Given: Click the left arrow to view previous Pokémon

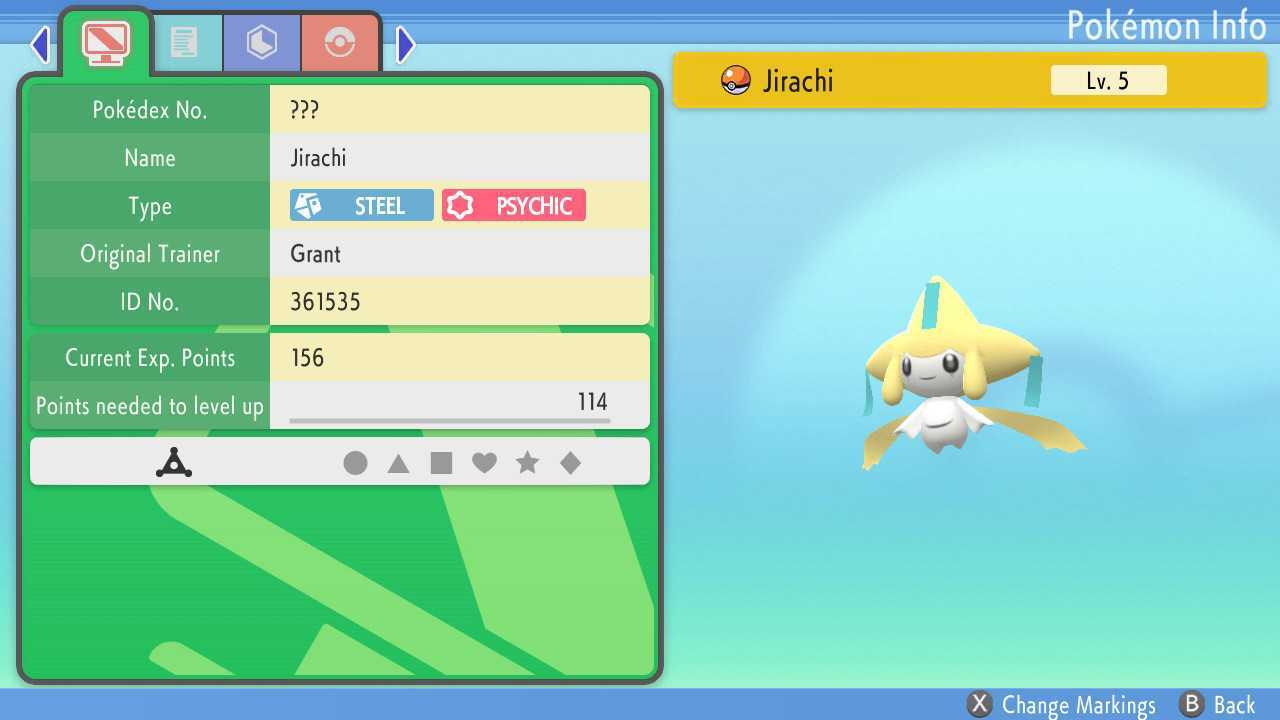Looking at the screenshot, I should coord(38,44).
